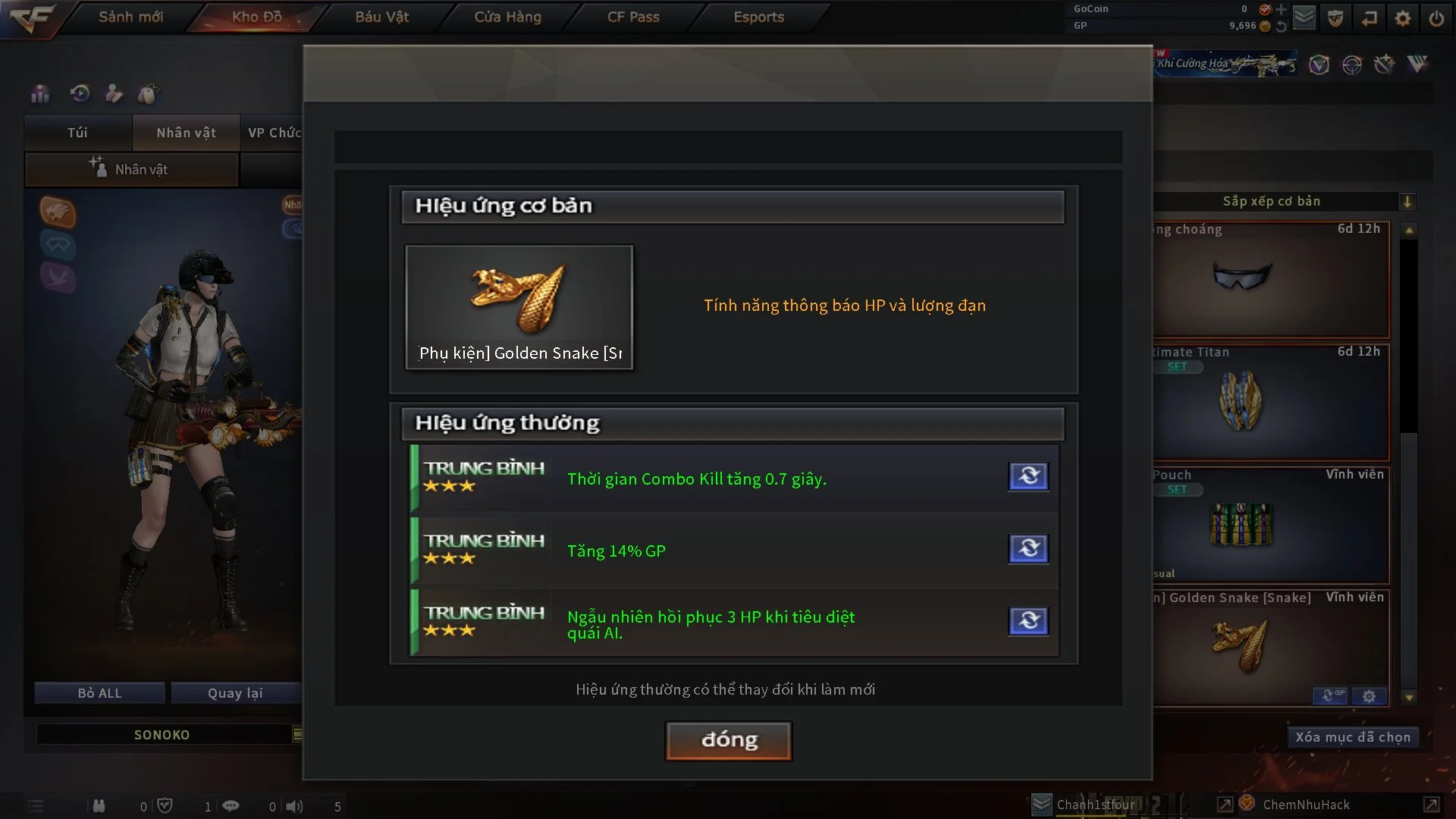Choose the Nhân vật tab
This screenshot has width=1456, height=819.
[186, 133]
